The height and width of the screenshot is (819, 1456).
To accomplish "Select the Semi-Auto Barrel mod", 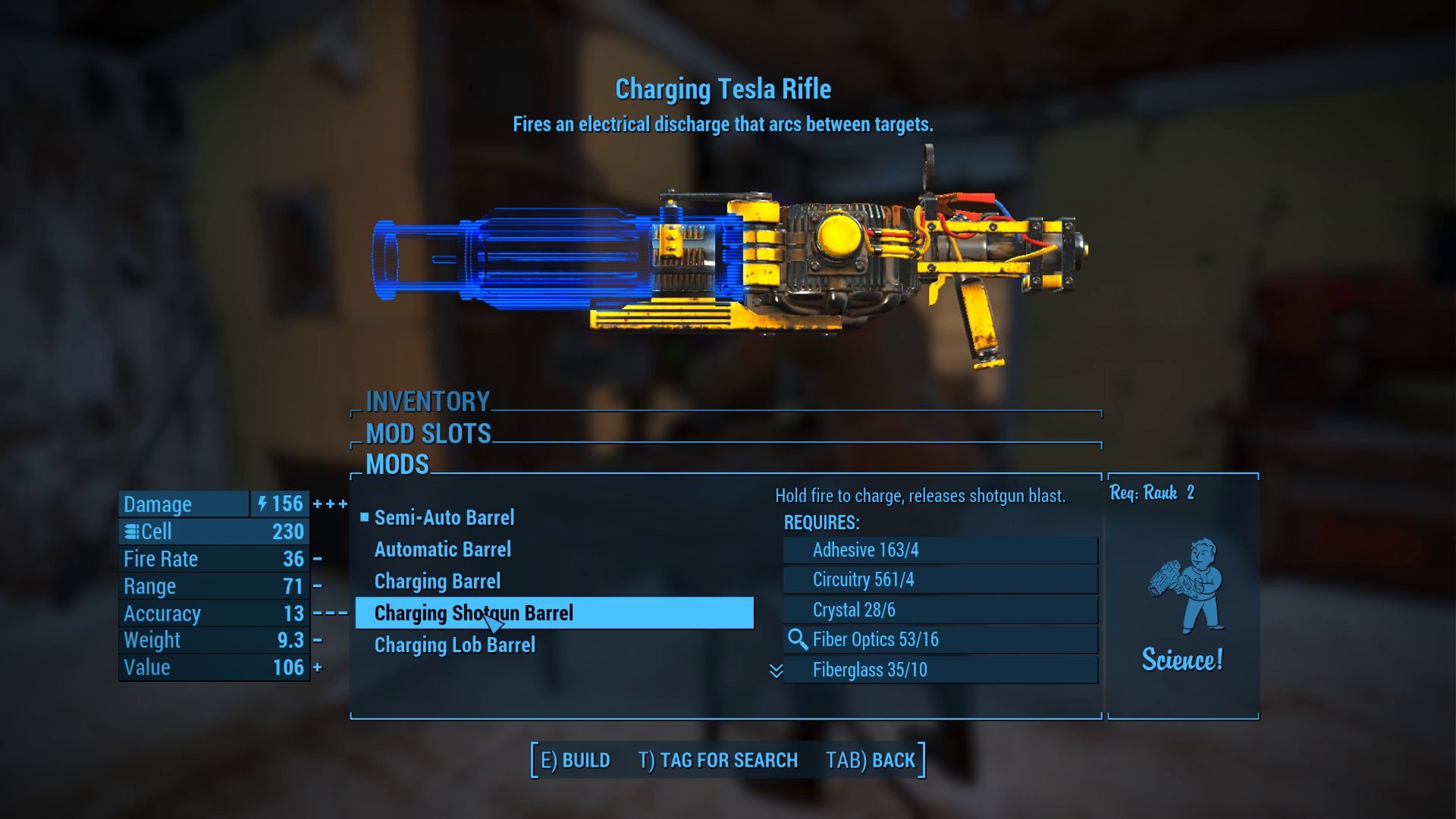I will pos(444,518).
